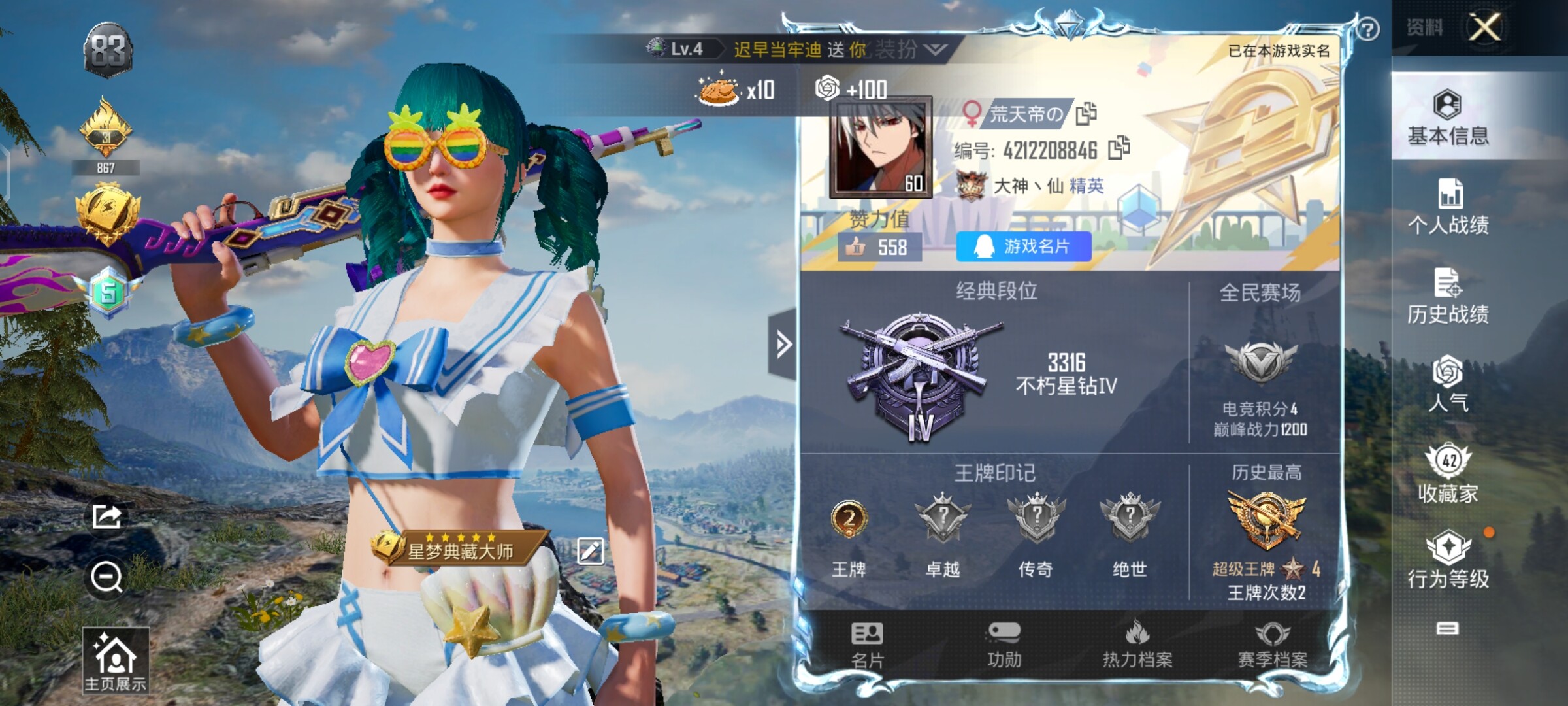The width and height of the screenshot is (1568, 706).
Task: Tap the share arrow icon
Action: 106,516
